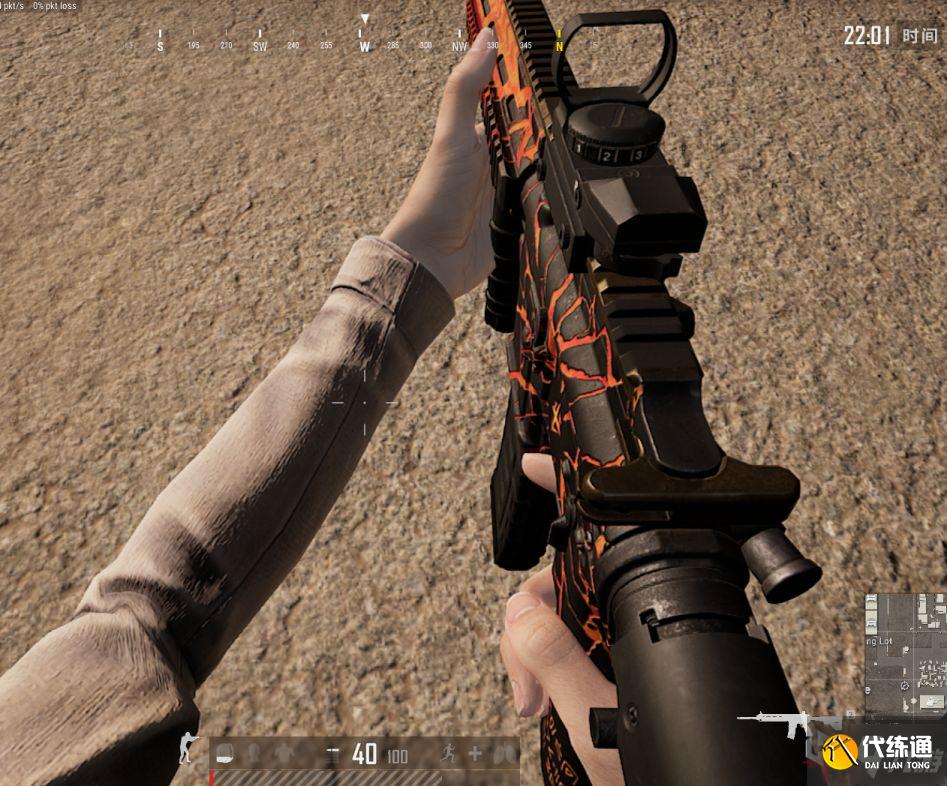Click the fire mode indicator beside ammo
Viewport: 947px width, 786px height.
(332, 754)
